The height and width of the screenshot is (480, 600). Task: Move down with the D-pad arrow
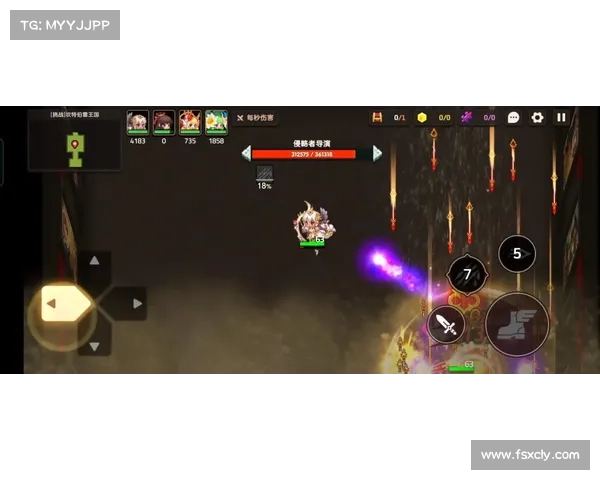click(94, 347)
